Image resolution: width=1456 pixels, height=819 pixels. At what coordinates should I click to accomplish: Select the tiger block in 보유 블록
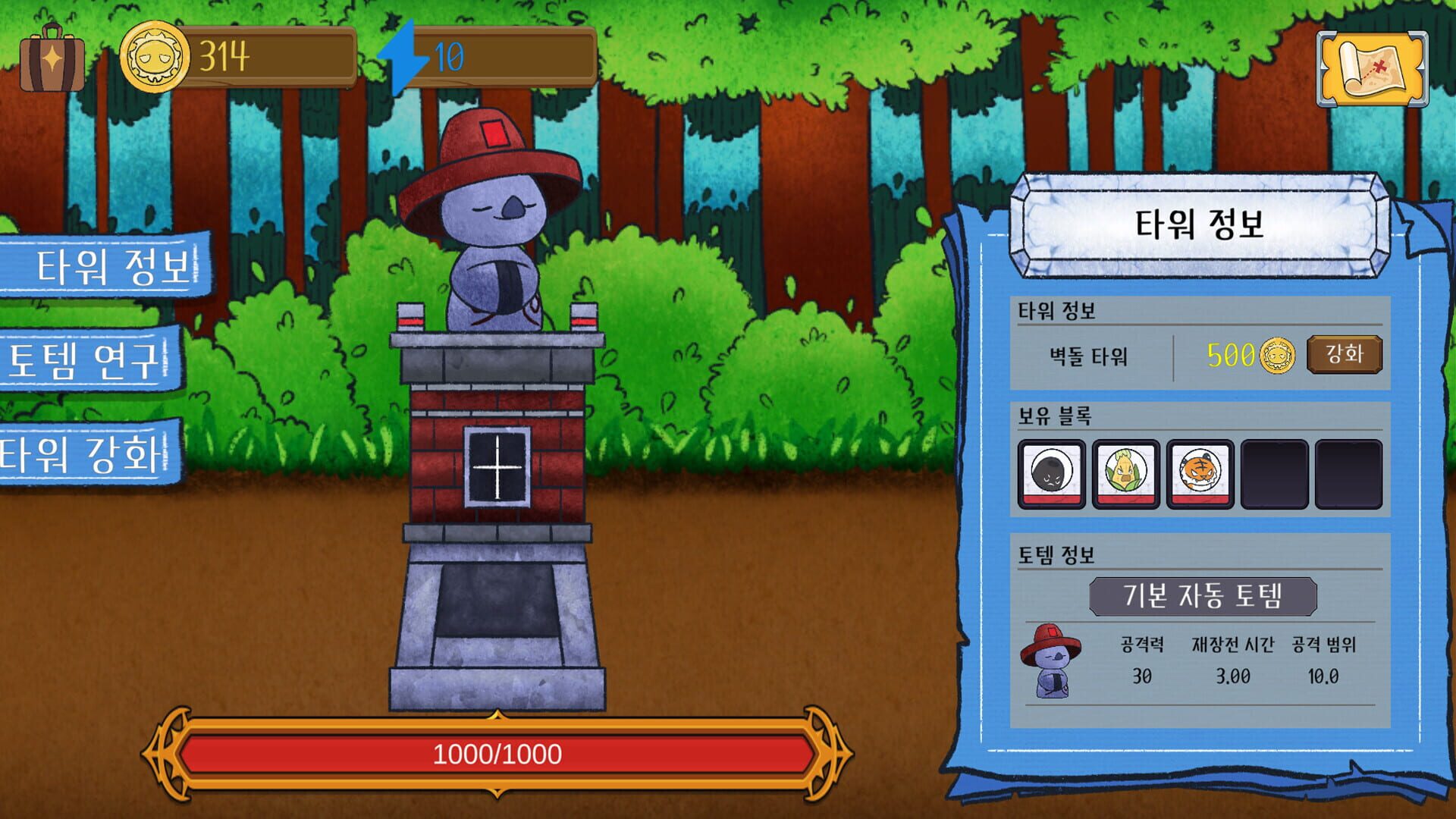click(1201, 471)
